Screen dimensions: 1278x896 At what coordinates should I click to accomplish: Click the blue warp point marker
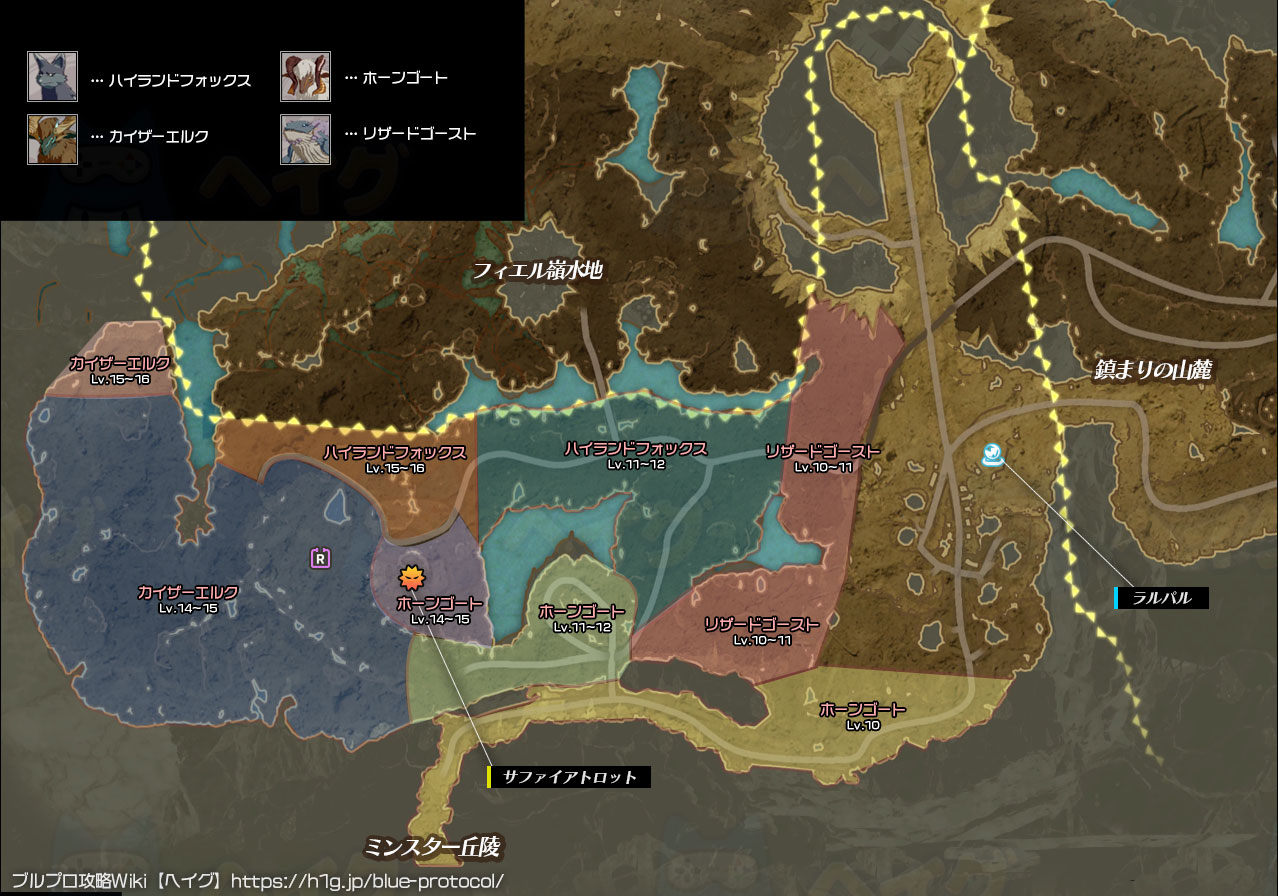[x=993, y=456]
